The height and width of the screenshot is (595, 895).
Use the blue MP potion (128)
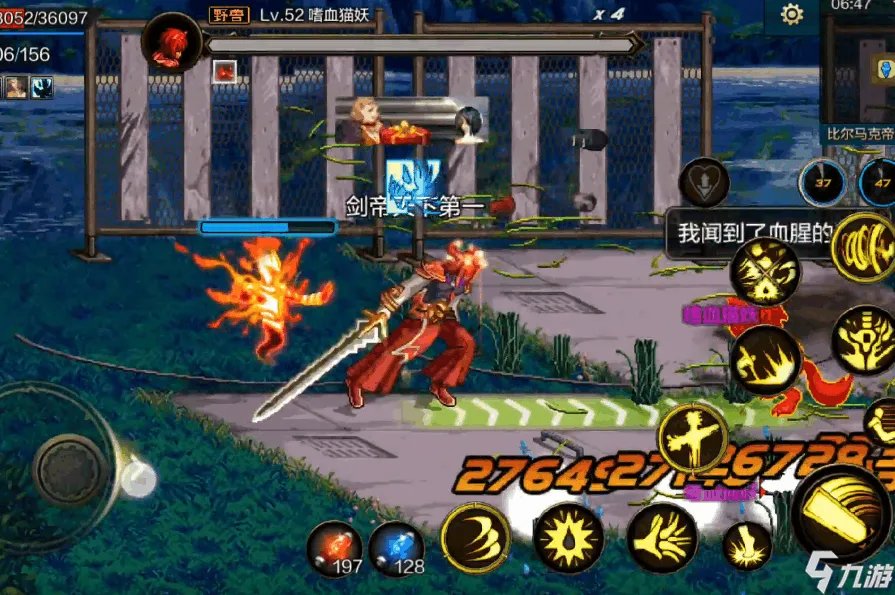(x=395, y=548)
